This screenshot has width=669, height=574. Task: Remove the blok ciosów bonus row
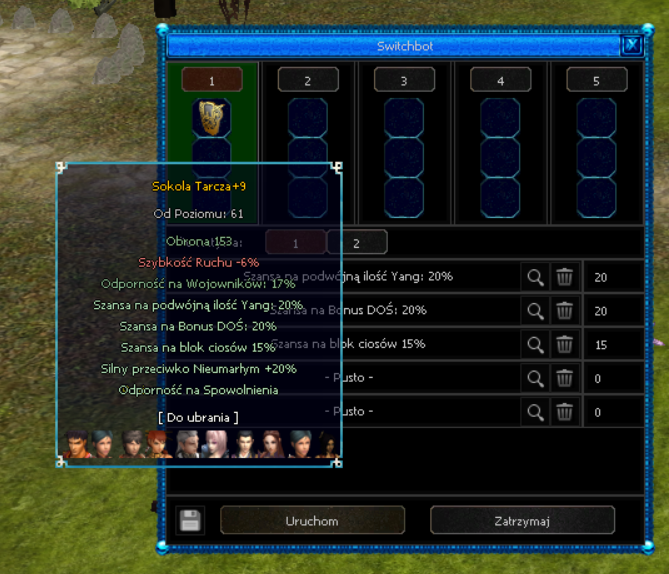[565, 345]
